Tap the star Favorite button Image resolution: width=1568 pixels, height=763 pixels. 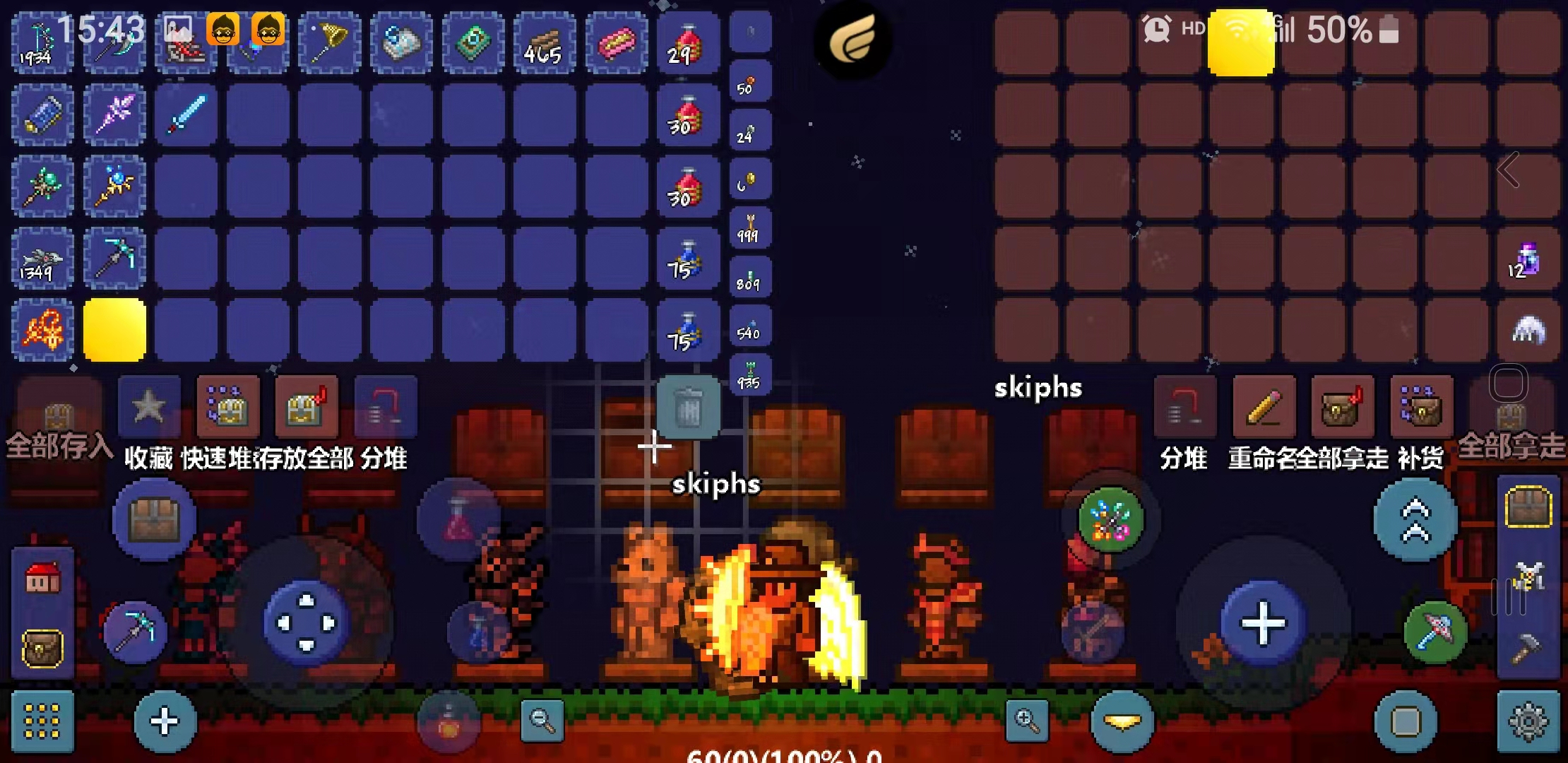149,407
